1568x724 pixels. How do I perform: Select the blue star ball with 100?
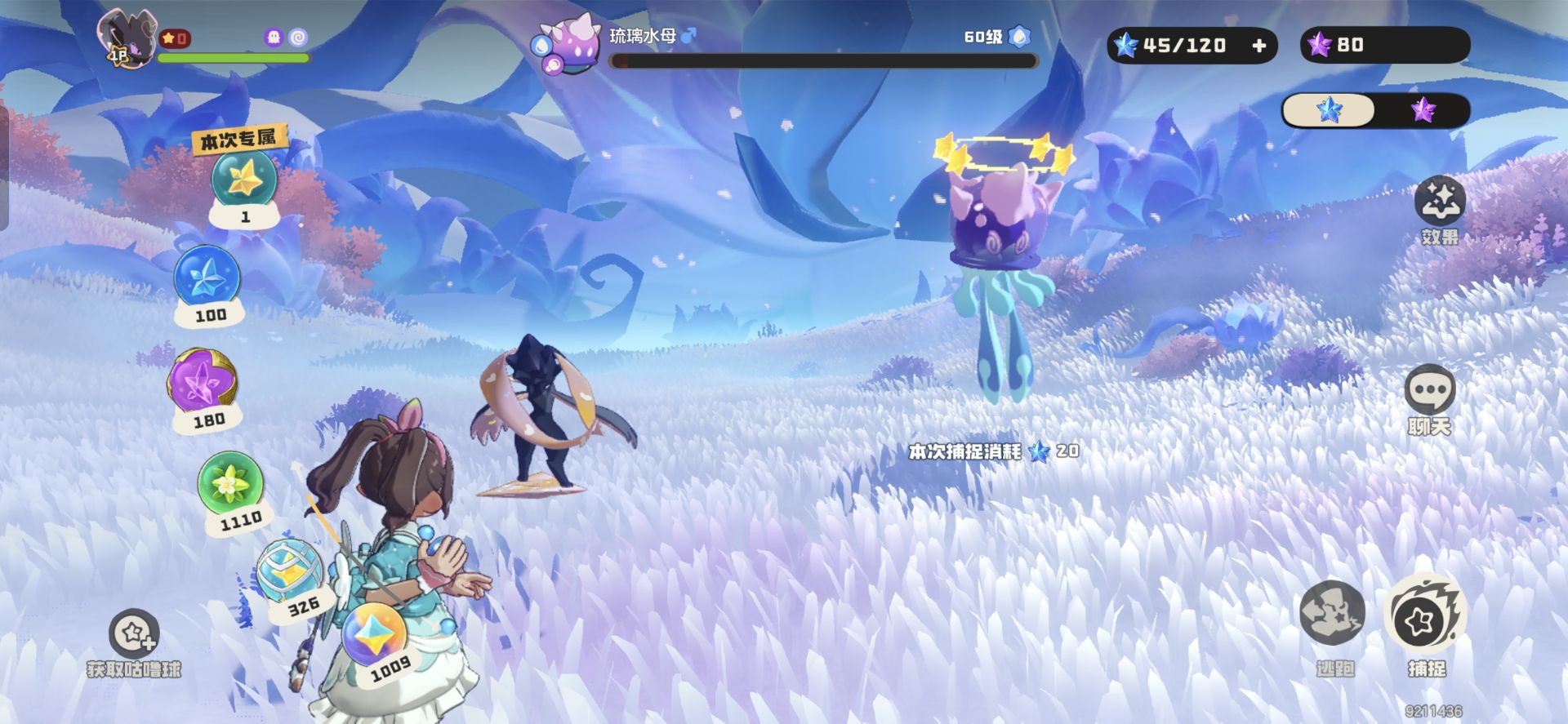coord(207,279)
